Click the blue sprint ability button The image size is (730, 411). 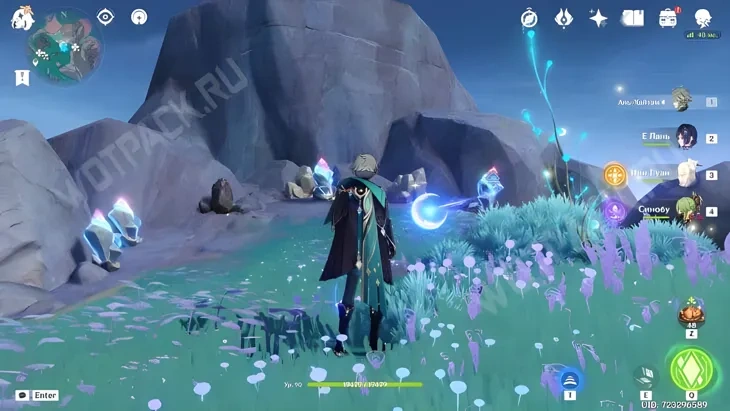pyautogui.click(x=570, y=379)
